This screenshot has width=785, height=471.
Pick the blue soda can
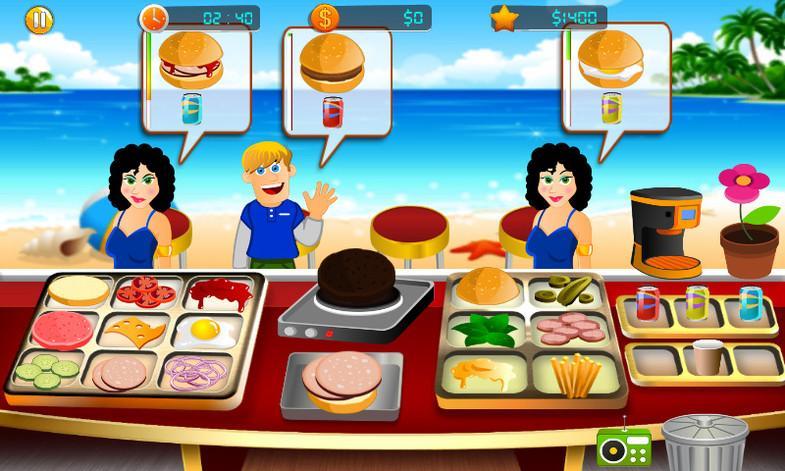tap(750, 303)
